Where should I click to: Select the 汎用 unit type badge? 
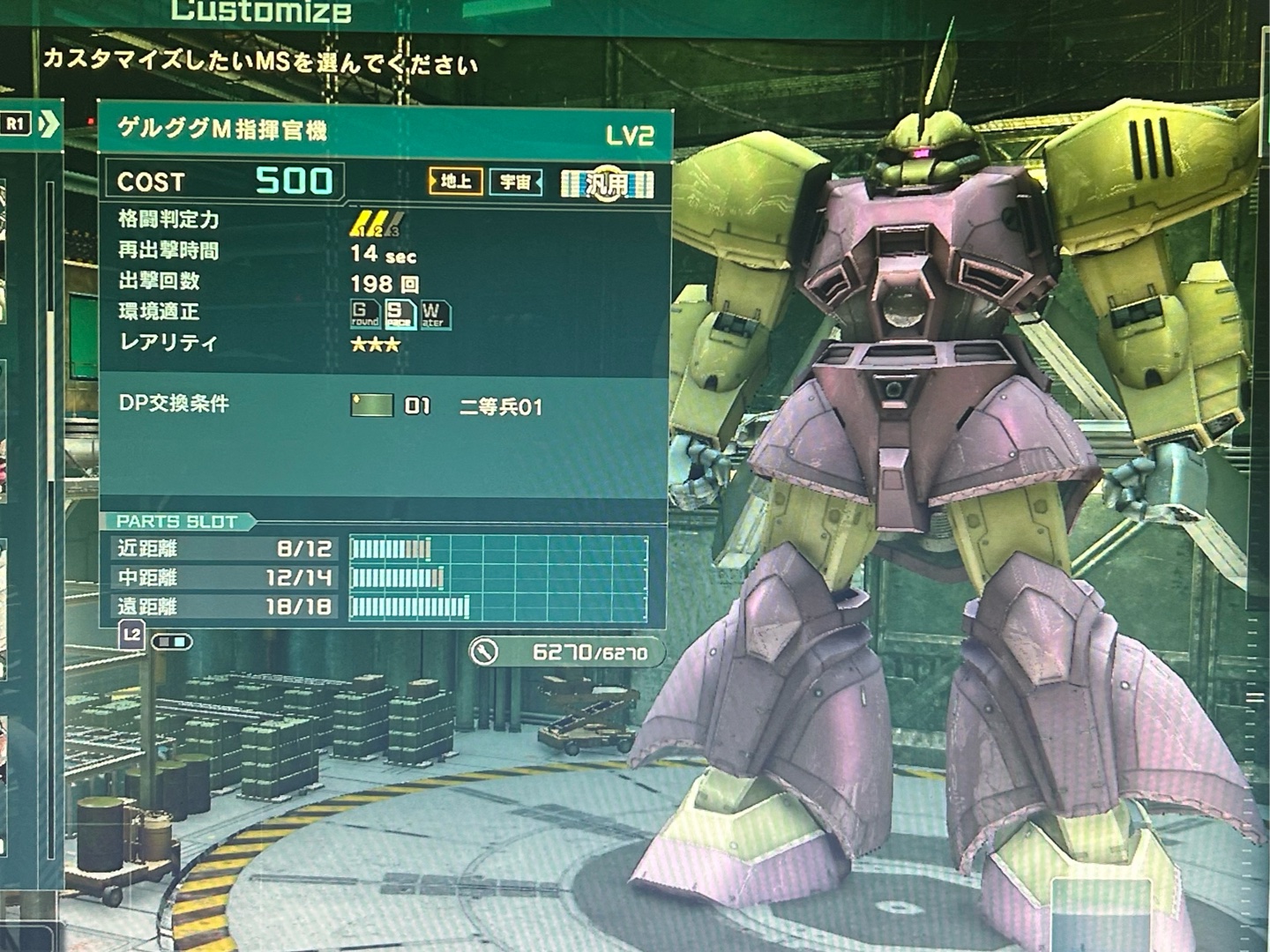[608, 183]
